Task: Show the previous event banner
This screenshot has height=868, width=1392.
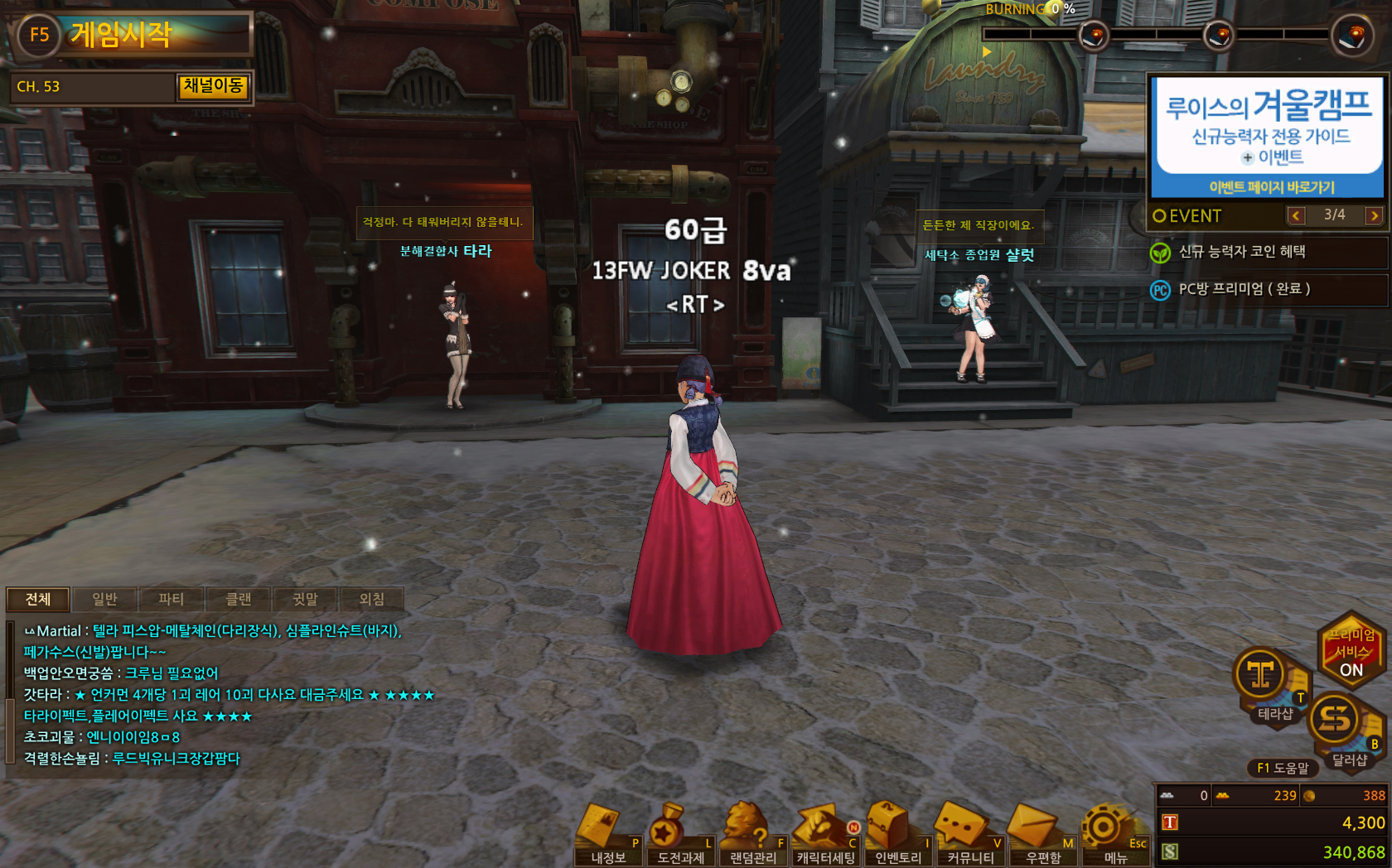Action: 1296,215
